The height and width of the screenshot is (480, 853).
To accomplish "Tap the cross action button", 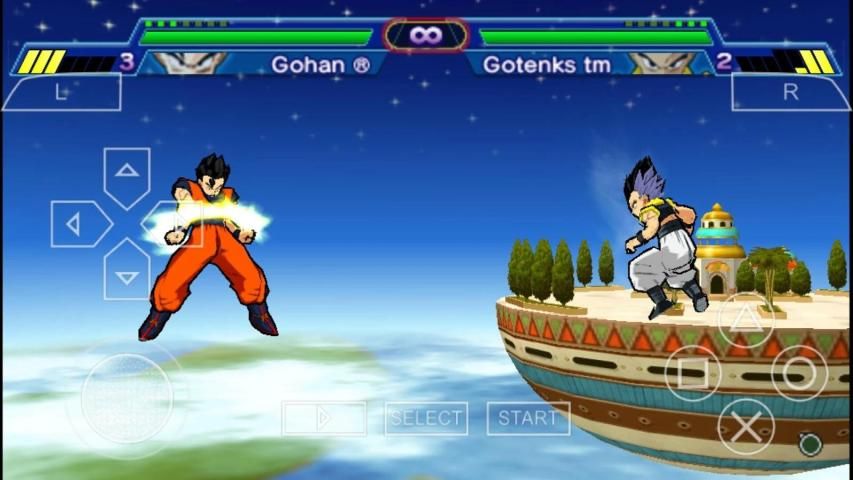I will (746, 426).
